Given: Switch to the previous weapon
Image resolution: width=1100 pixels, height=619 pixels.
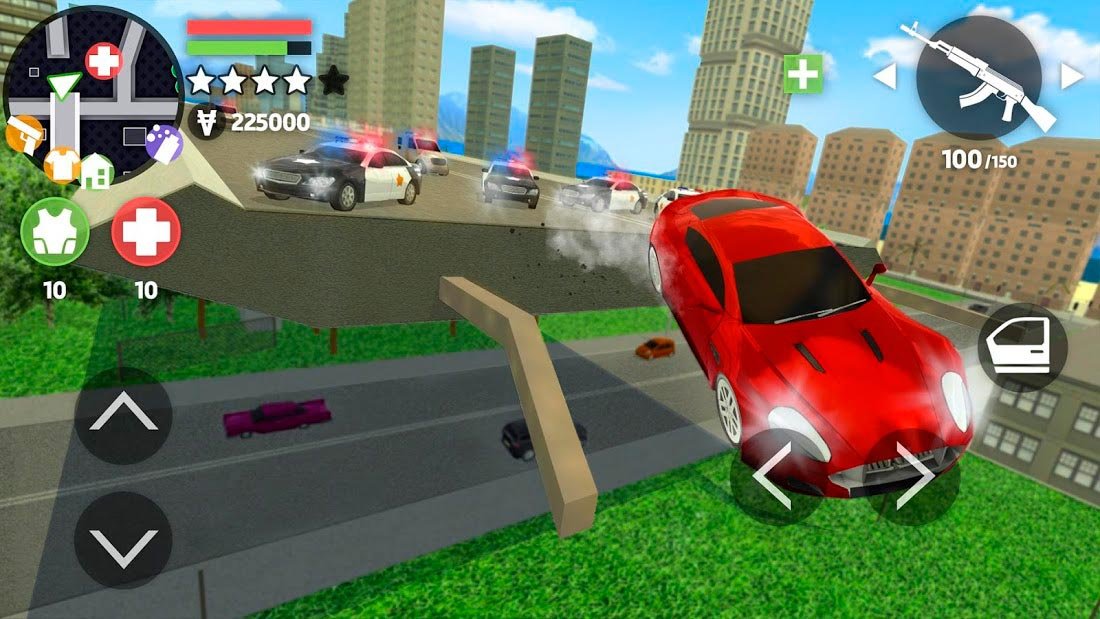Looking at the screenshot, I should pyautogui.click(x=885, y=76).
